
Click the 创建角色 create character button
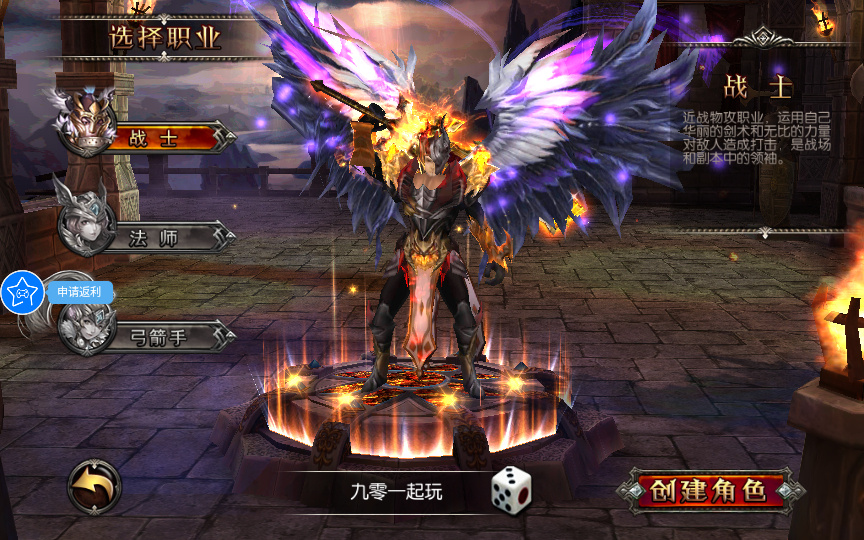[x=708, y=490]
